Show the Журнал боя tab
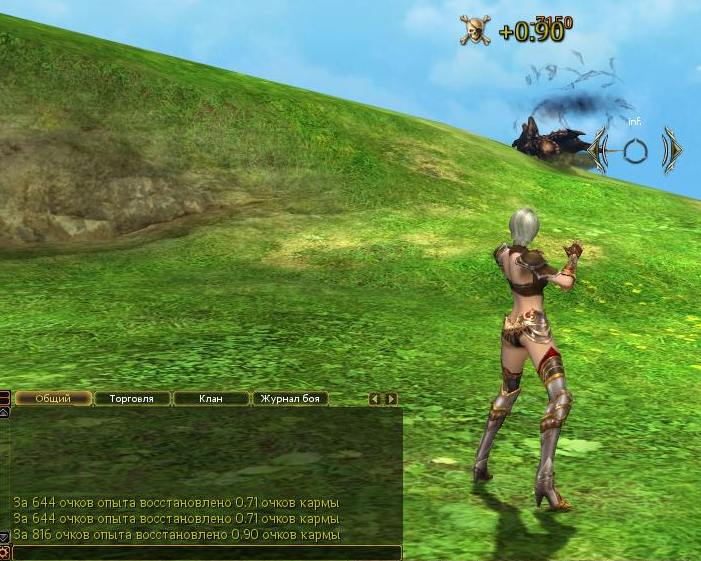 pyautogui.click(x=290, y=398)
